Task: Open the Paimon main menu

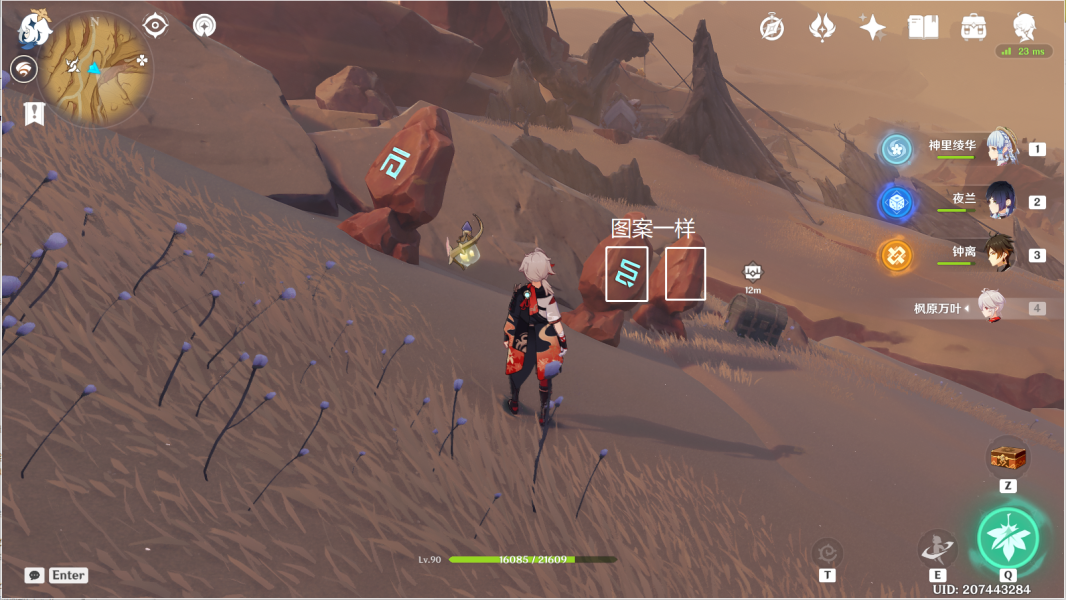Action: 34,29
